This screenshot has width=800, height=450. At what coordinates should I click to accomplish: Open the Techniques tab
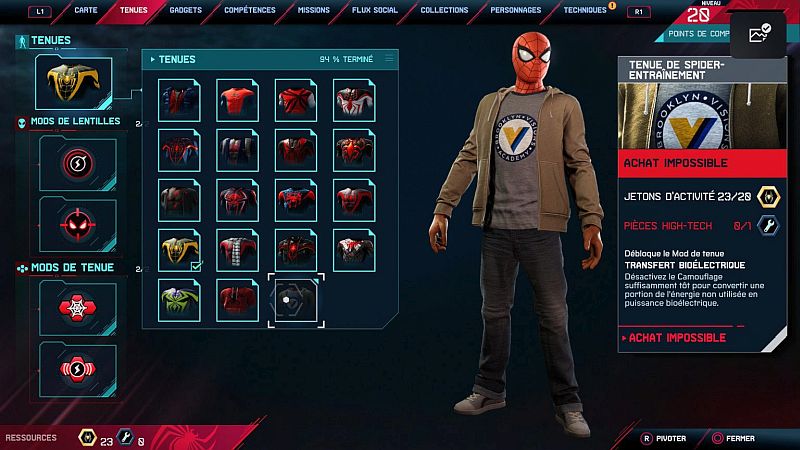tap(585, 10)
